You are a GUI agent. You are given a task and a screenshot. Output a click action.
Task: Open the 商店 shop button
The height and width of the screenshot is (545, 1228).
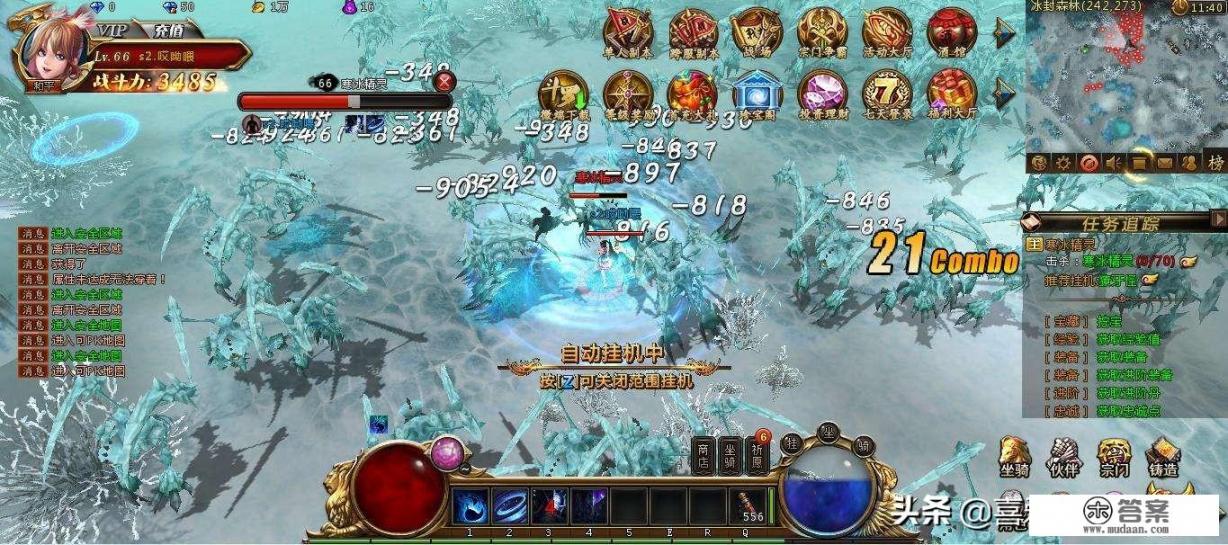pyautogui.click(x=704, y=455)
